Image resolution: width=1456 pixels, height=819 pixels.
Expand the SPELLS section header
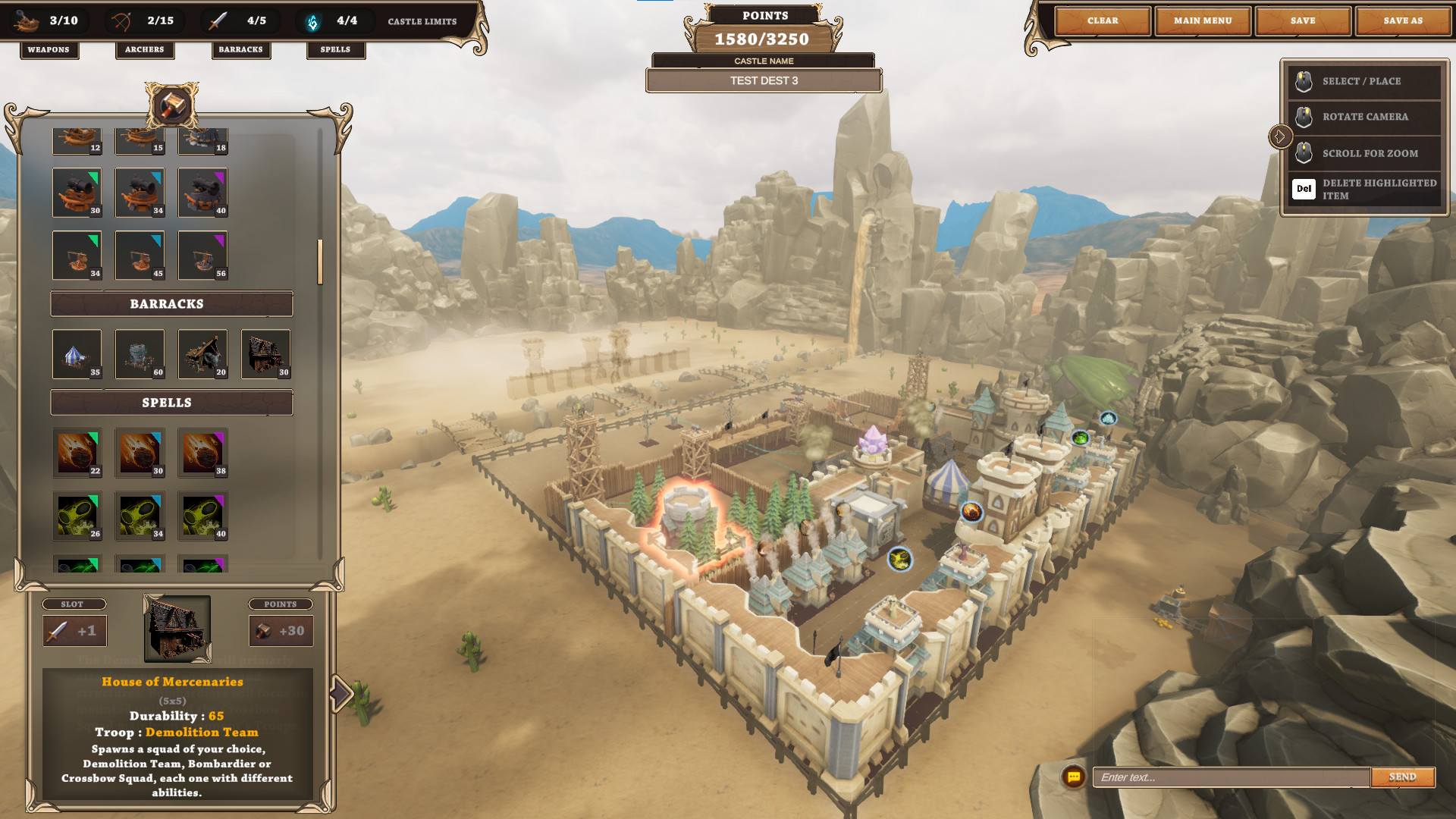pos(171,403)
